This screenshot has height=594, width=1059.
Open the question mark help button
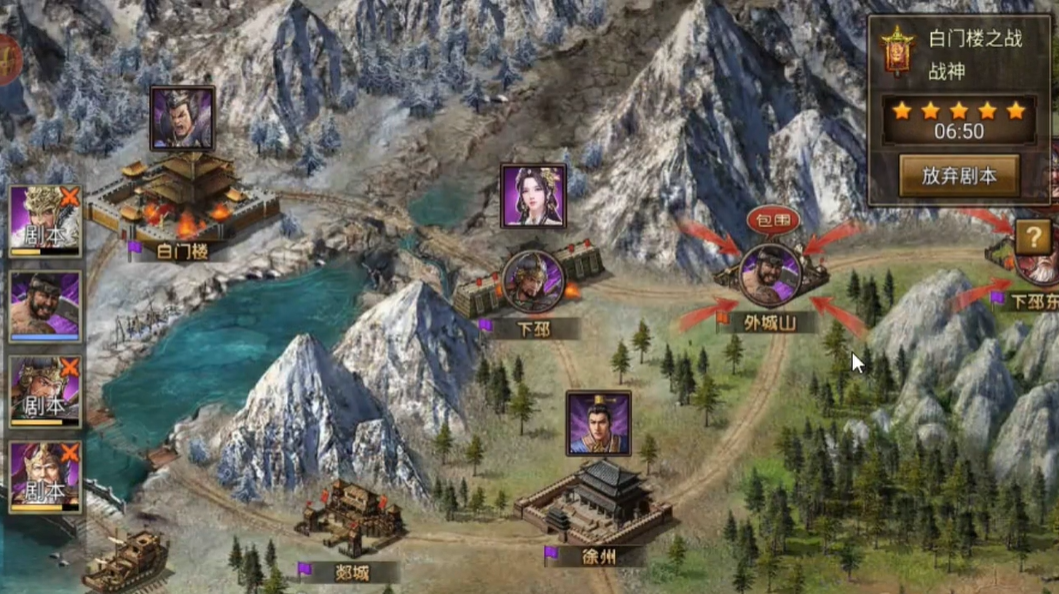tap(1032, 238)
